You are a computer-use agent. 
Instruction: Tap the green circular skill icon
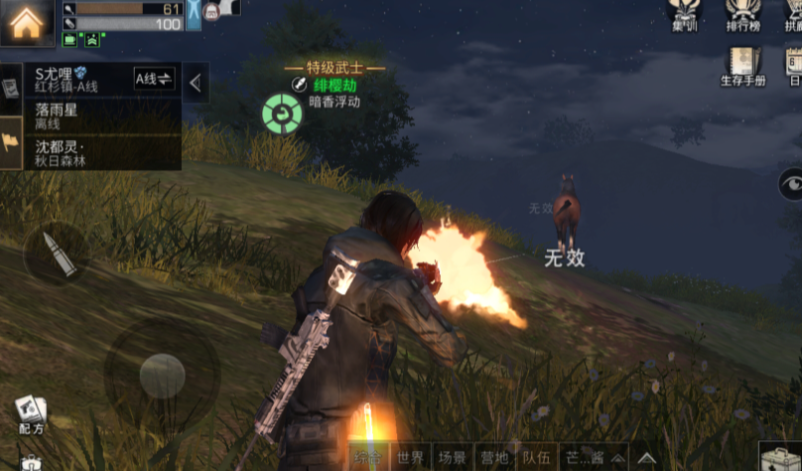coord(282,114)
